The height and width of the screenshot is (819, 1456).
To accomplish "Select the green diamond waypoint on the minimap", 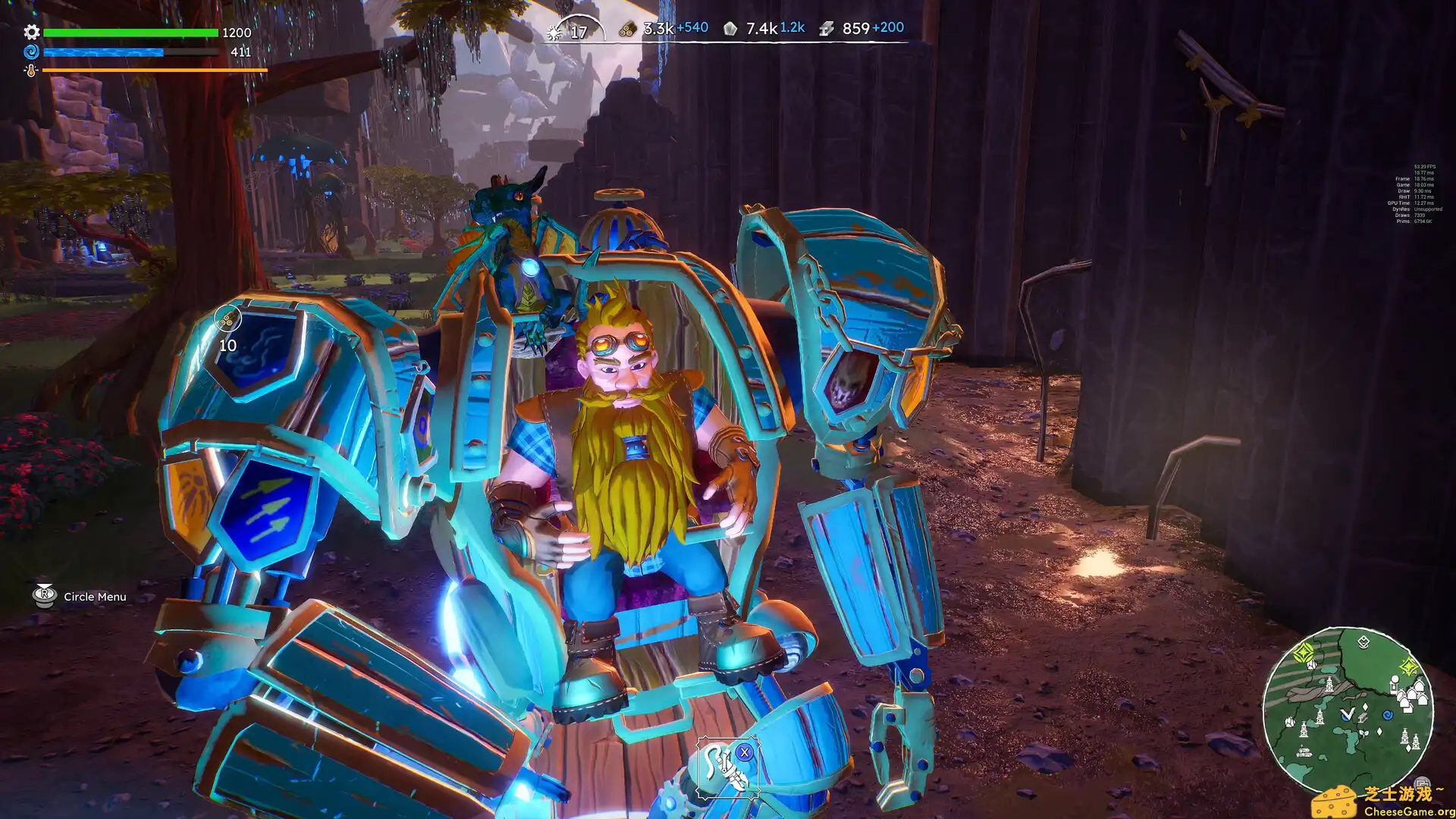I will [x=1304, y=654].
